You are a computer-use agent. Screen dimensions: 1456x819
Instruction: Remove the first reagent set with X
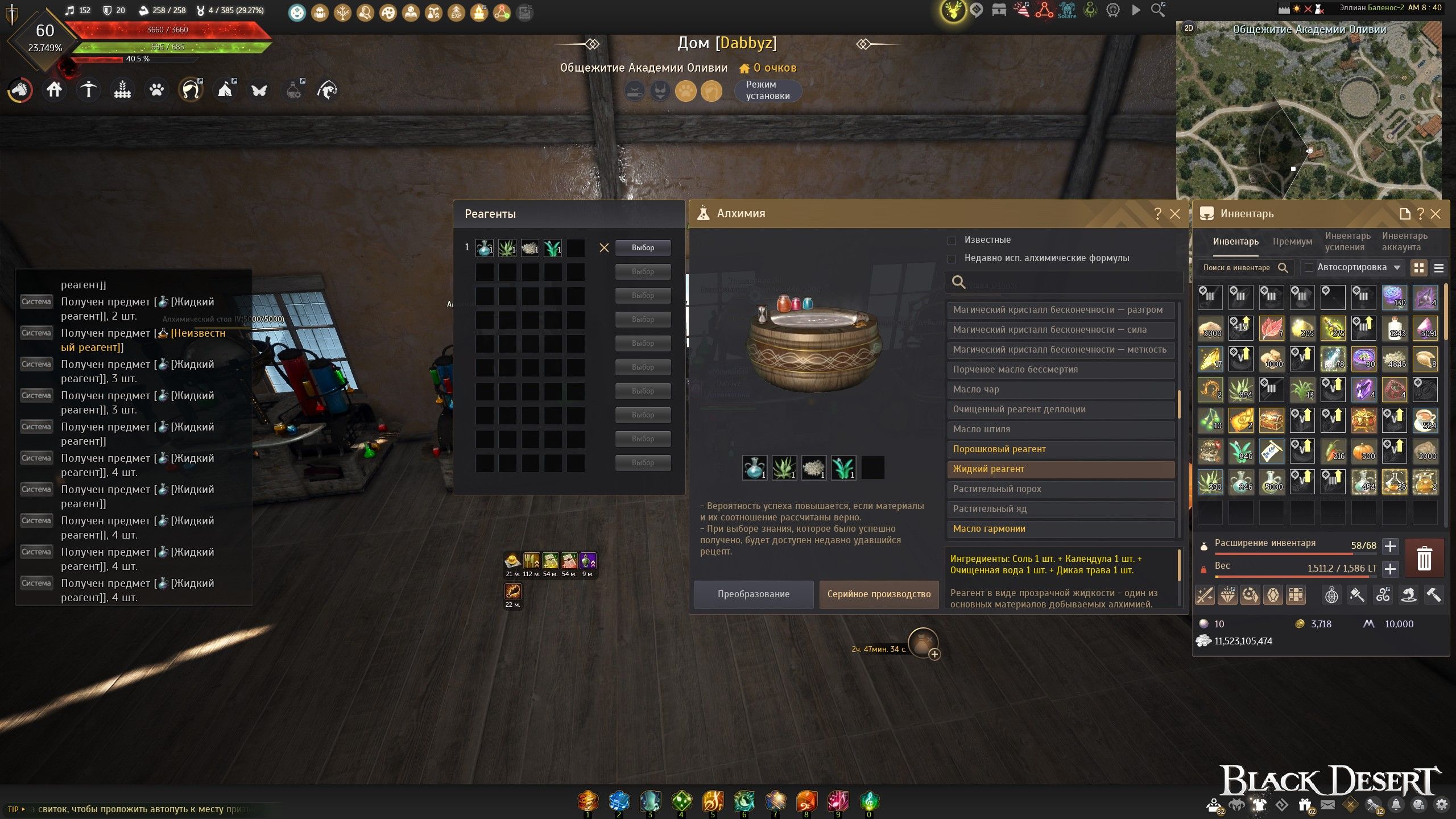click(604, 248)
